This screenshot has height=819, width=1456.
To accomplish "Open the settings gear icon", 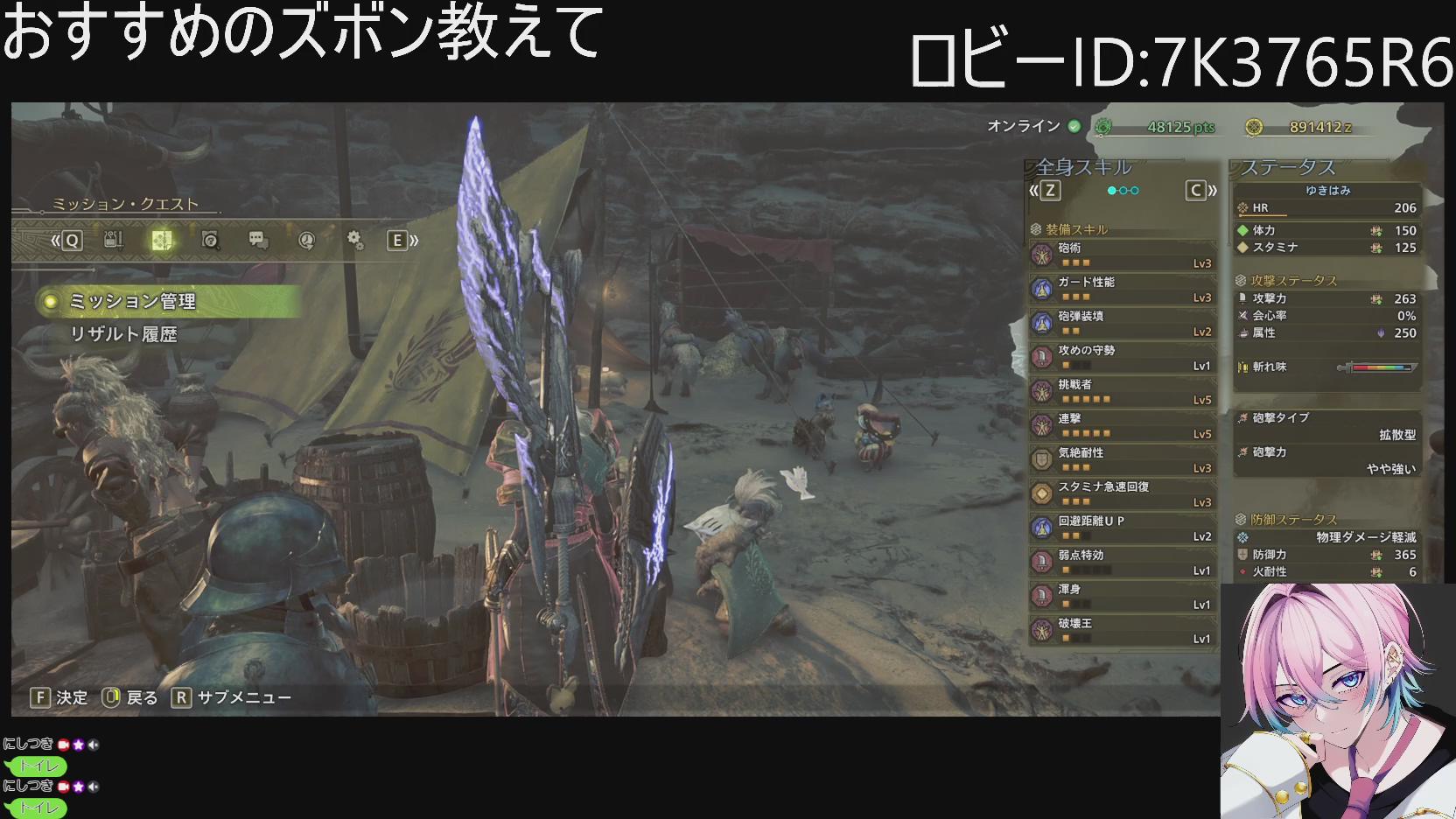I will (353, 241).
